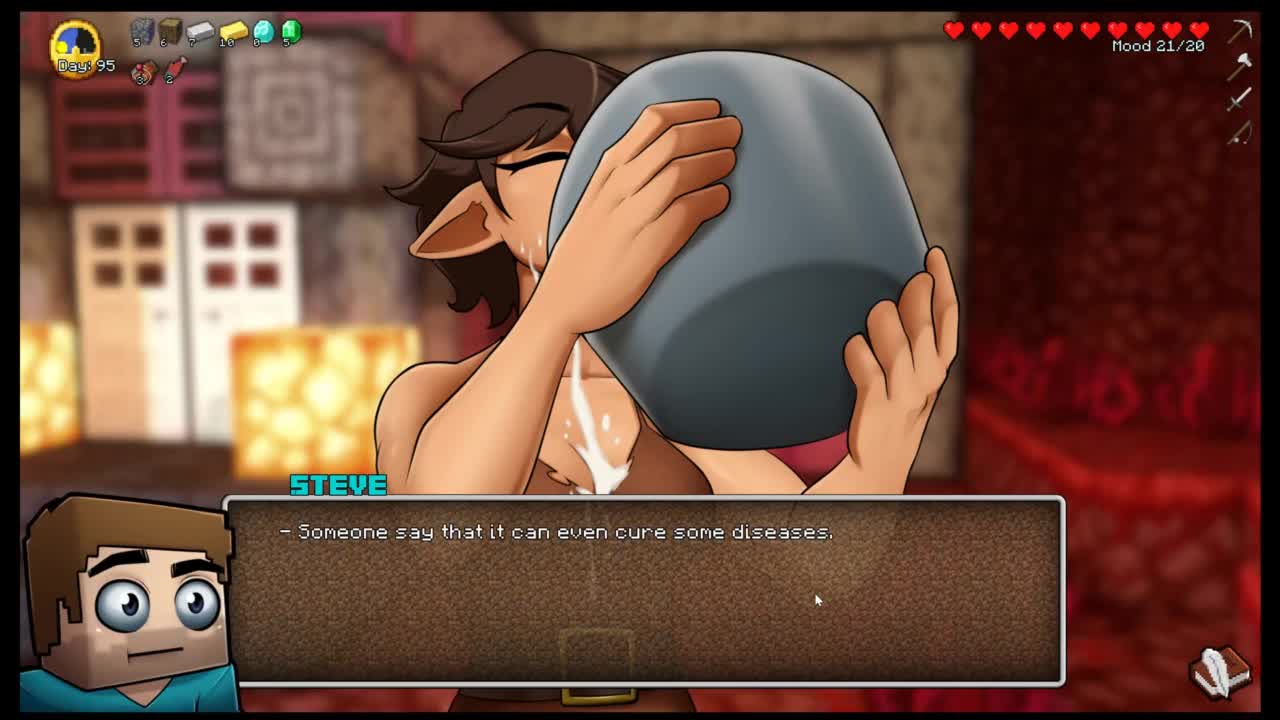Select the cake food item icon

tap(143, 71)
